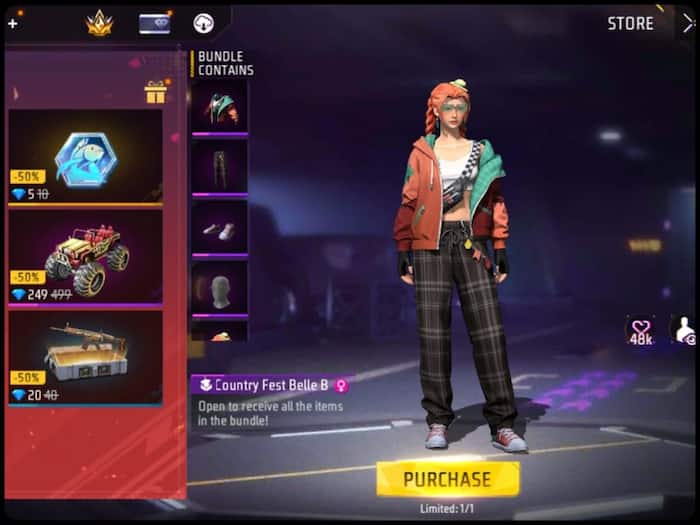
Task: Tap the plus icon to add diamonds
Action: (12, 23)
